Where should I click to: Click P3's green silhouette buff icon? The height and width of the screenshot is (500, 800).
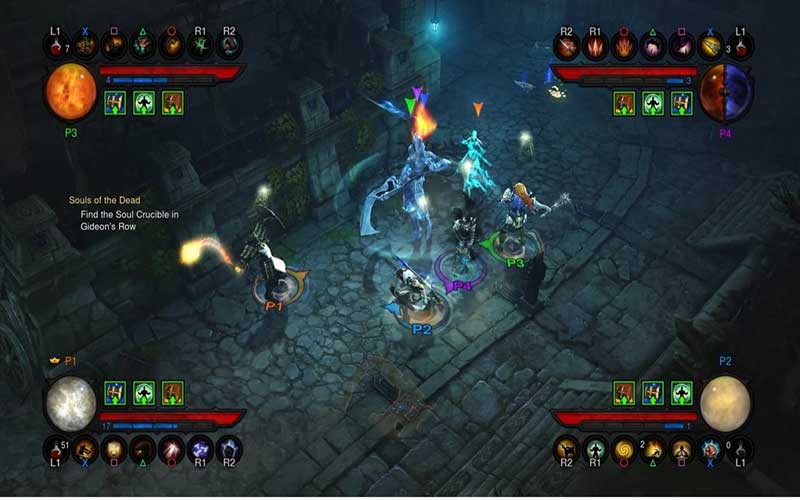144,102
